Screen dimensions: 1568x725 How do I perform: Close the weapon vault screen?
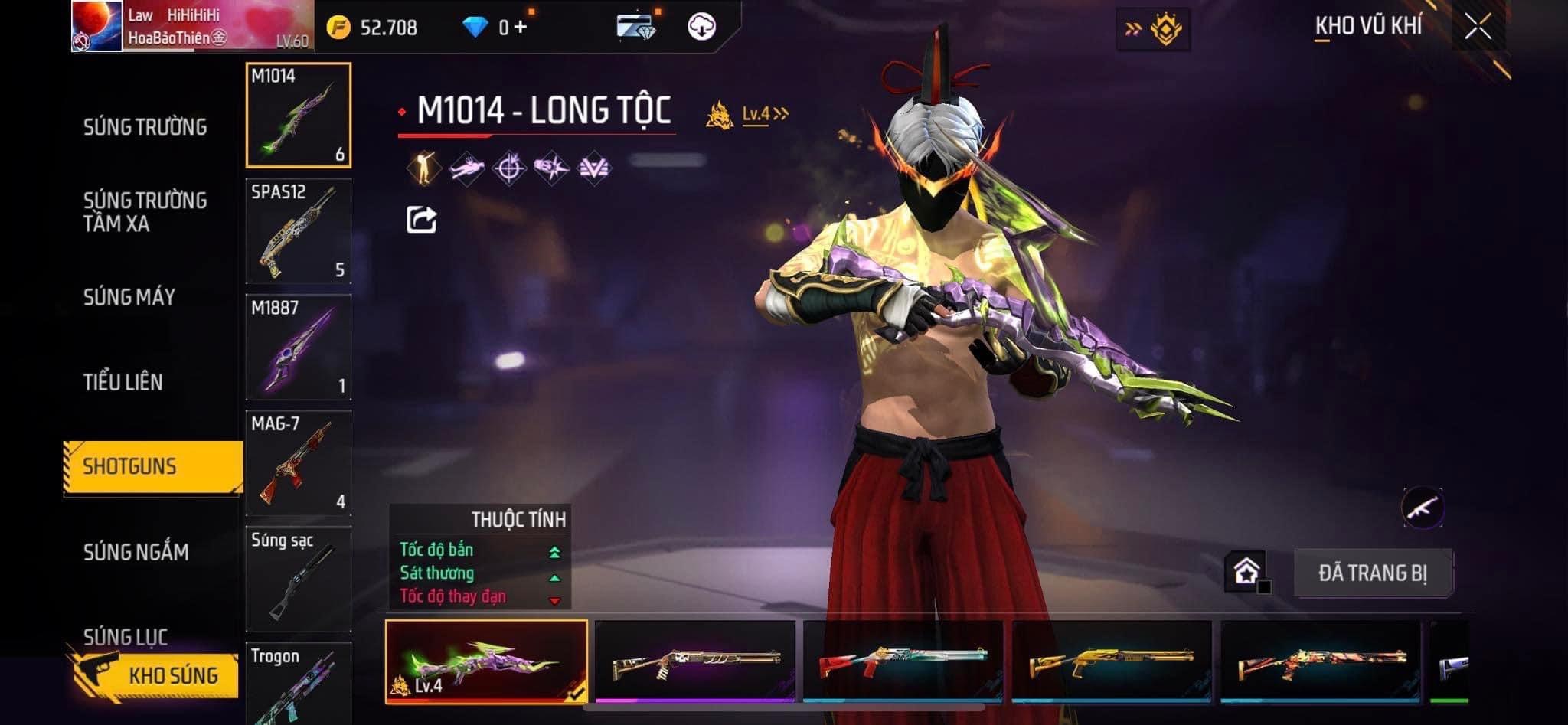click(1478, 27)
